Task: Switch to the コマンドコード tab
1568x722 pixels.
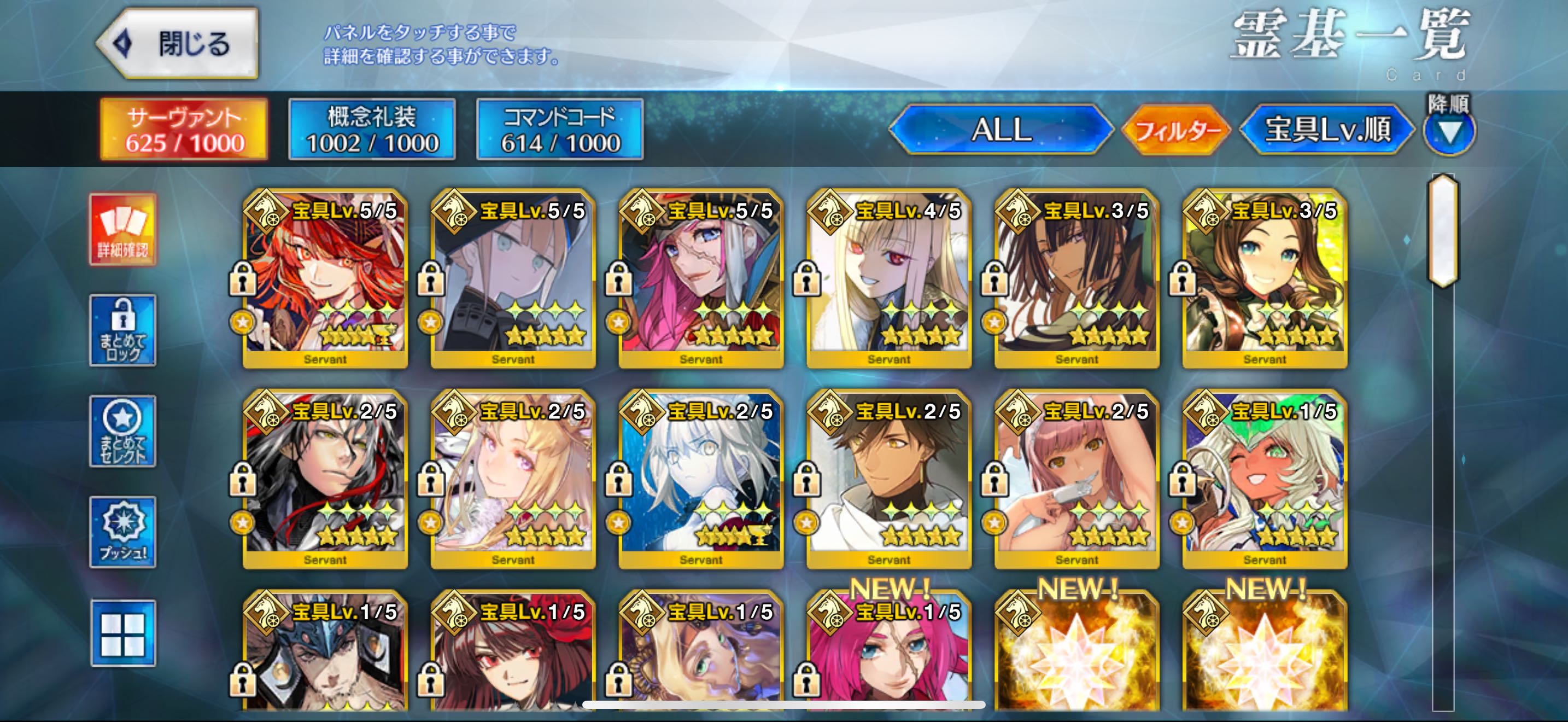Action: point(560,130)
